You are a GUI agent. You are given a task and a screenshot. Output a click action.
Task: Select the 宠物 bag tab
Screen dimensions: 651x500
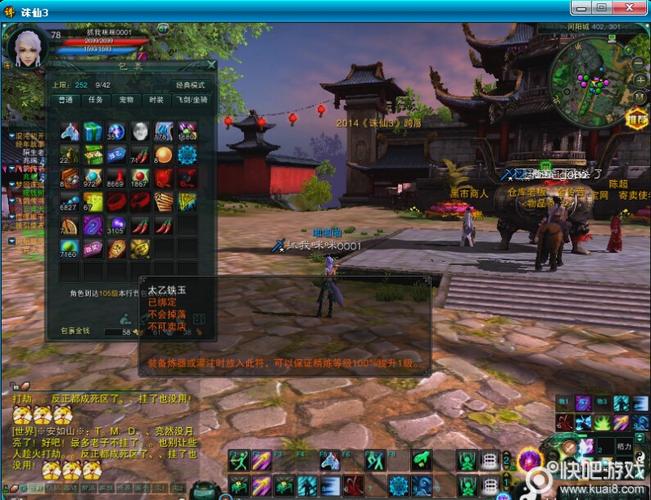tap(126, 100)
